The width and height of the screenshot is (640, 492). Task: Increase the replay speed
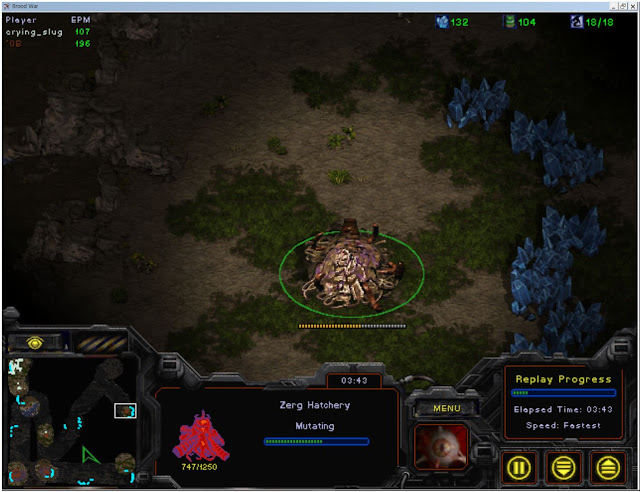[607, 466]
